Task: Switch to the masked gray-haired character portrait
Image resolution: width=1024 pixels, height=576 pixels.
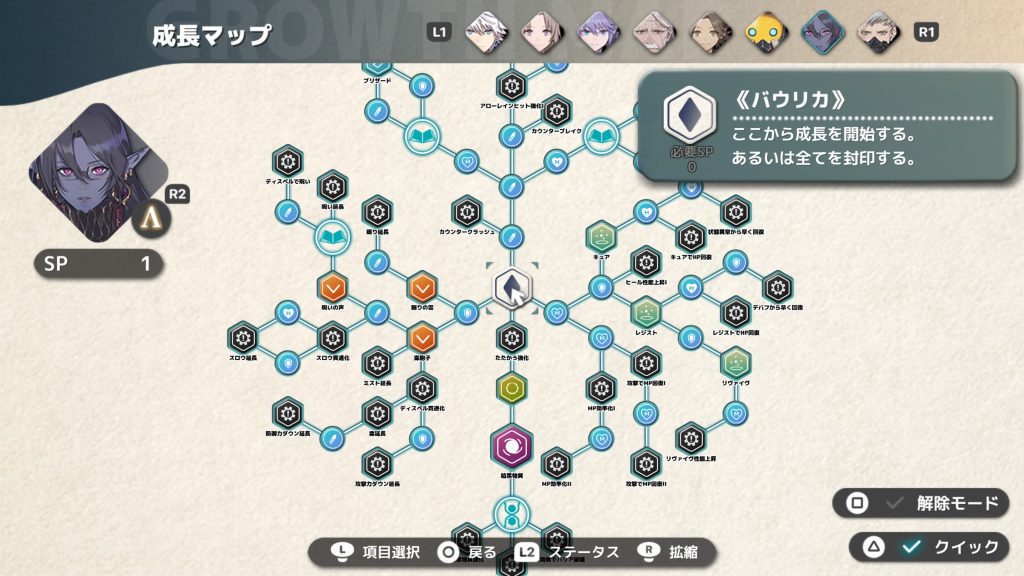Action: pyautogui.click(x=877, y=31)
